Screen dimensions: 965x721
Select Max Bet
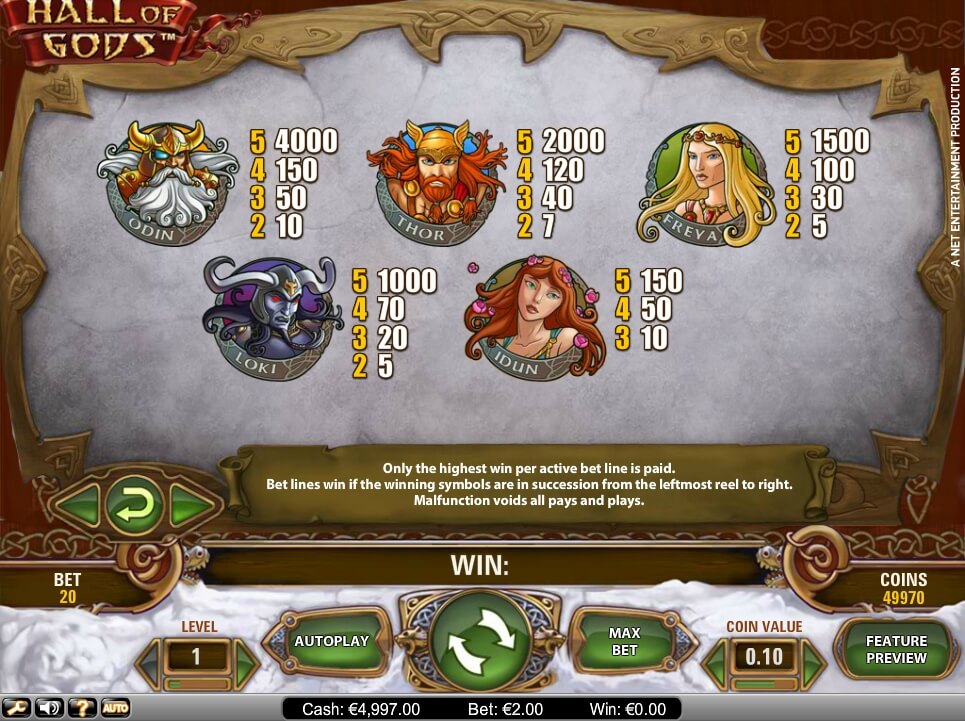point(624,642)
